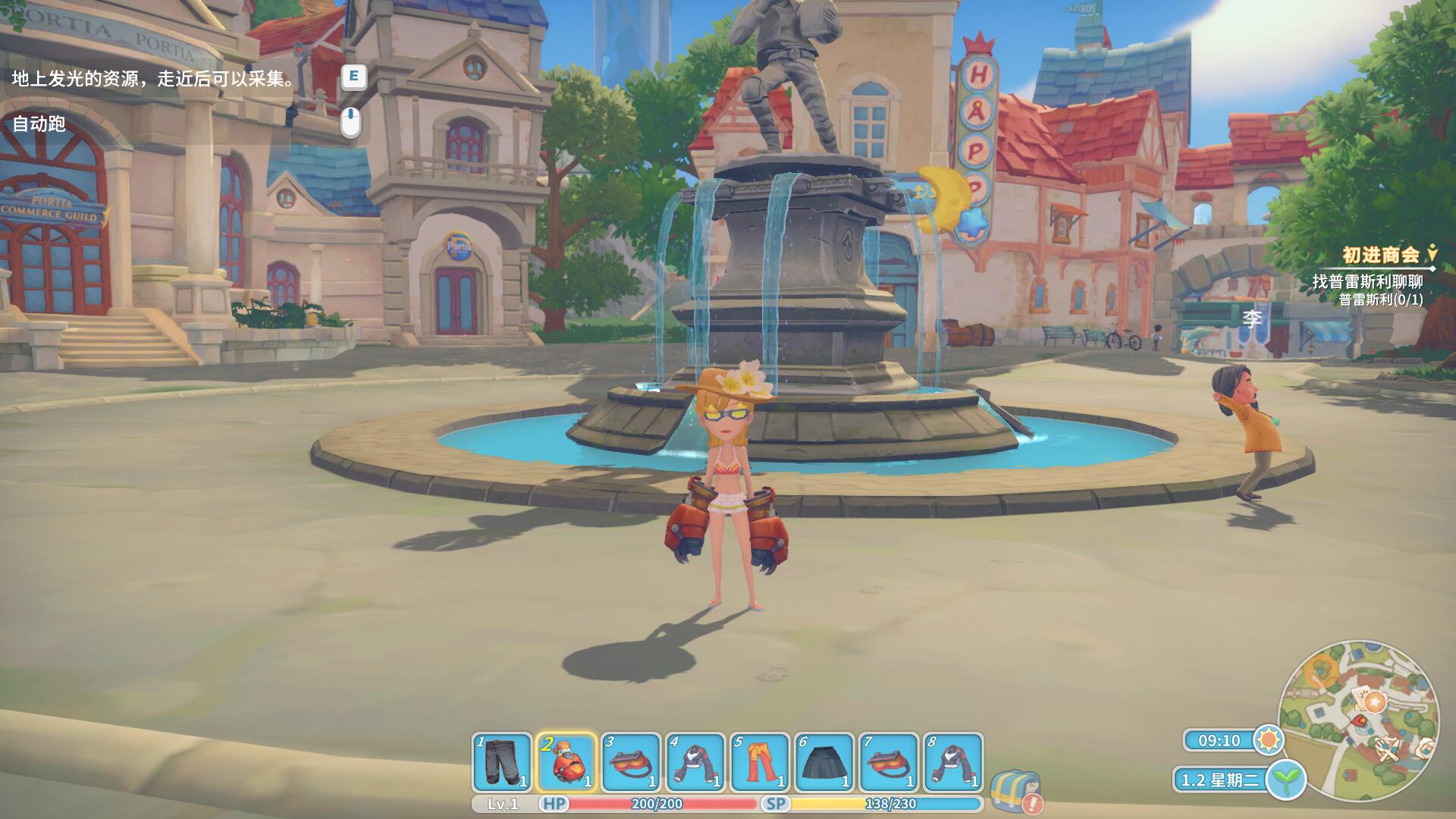Open the 初进商会 quest tracker entry
1456x819 pixels.
[x=1380, y=254]
